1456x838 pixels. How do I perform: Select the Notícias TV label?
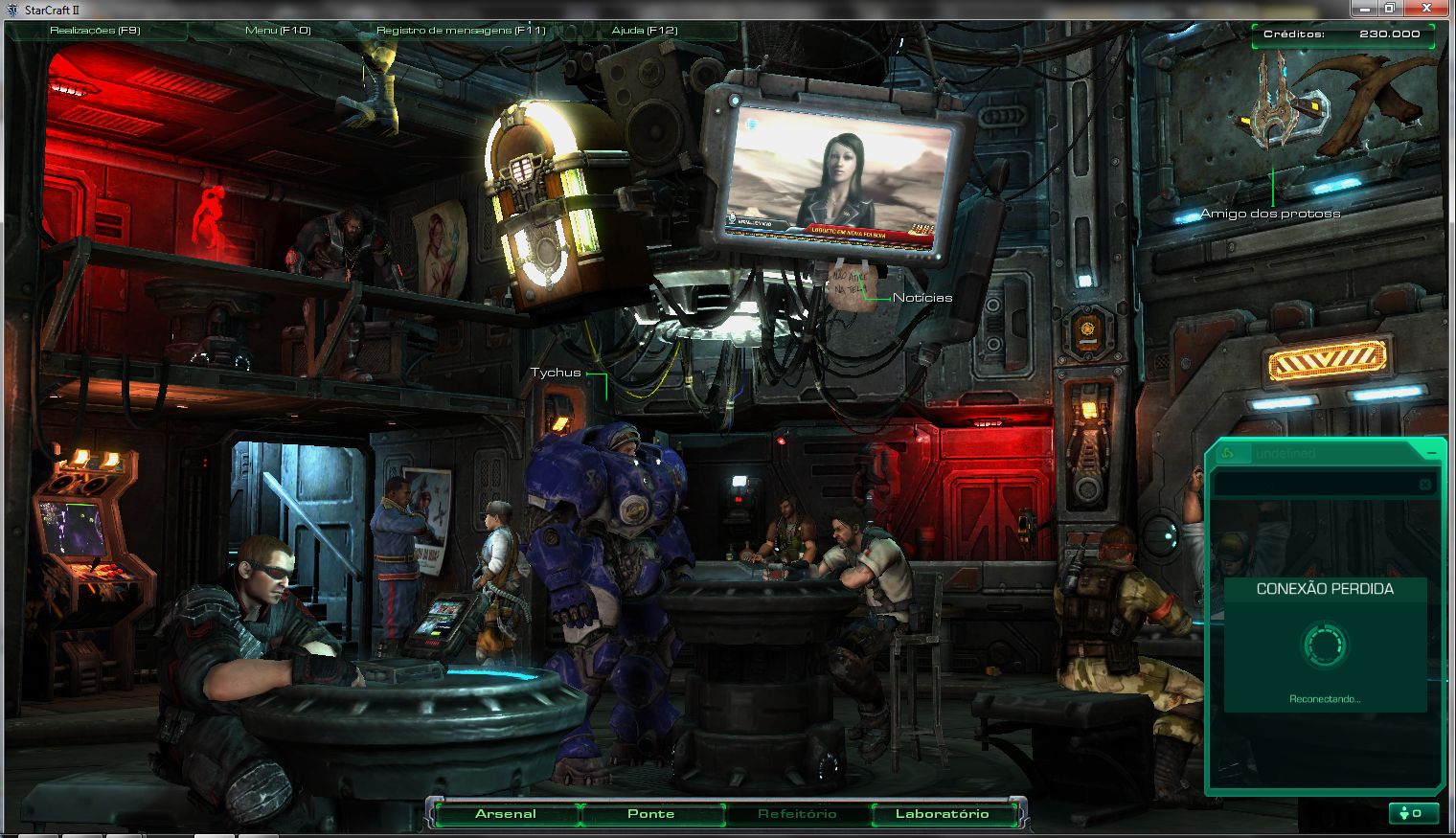pos(922,298)
